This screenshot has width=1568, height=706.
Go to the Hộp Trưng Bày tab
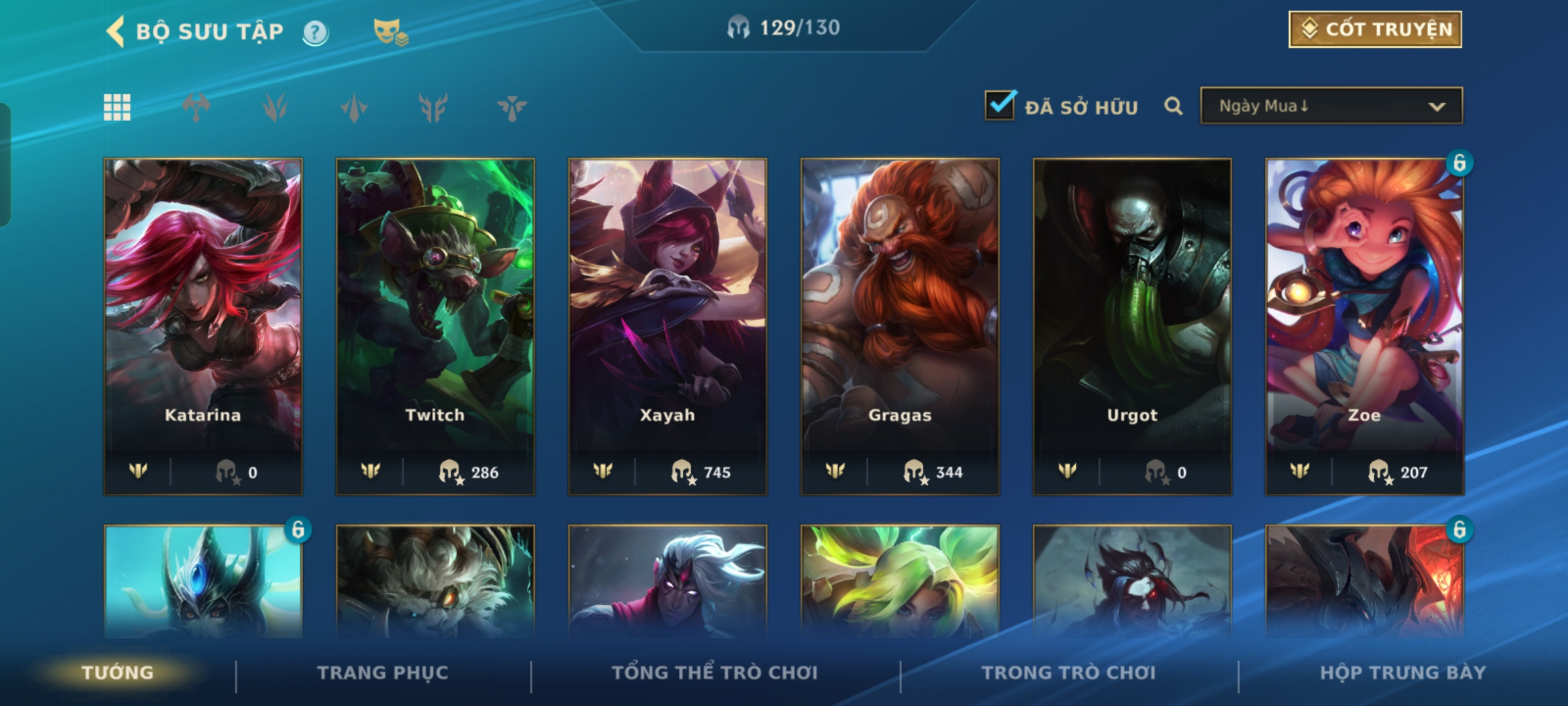[x=1403, y=673]
